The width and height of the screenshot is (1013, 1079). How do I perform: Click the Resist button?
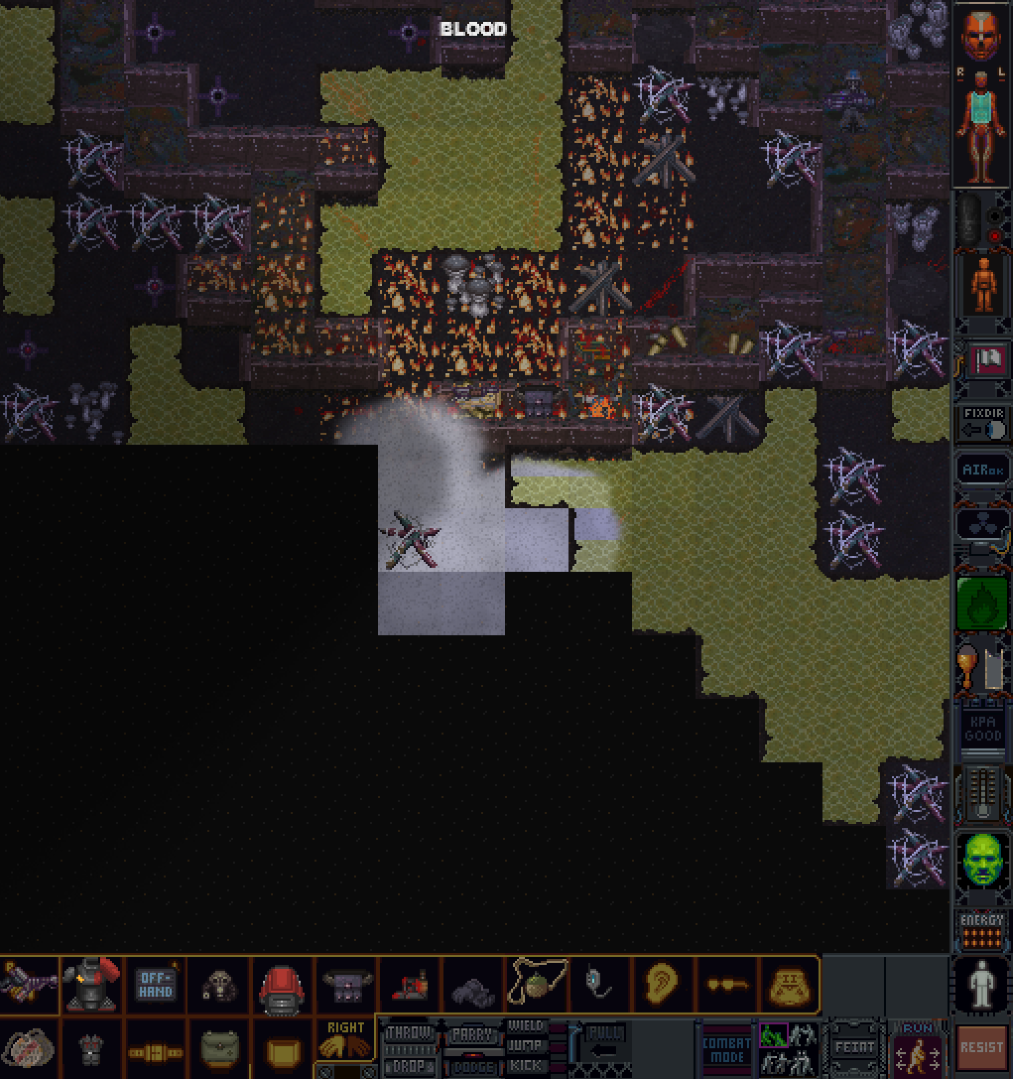coord(981,1048)
